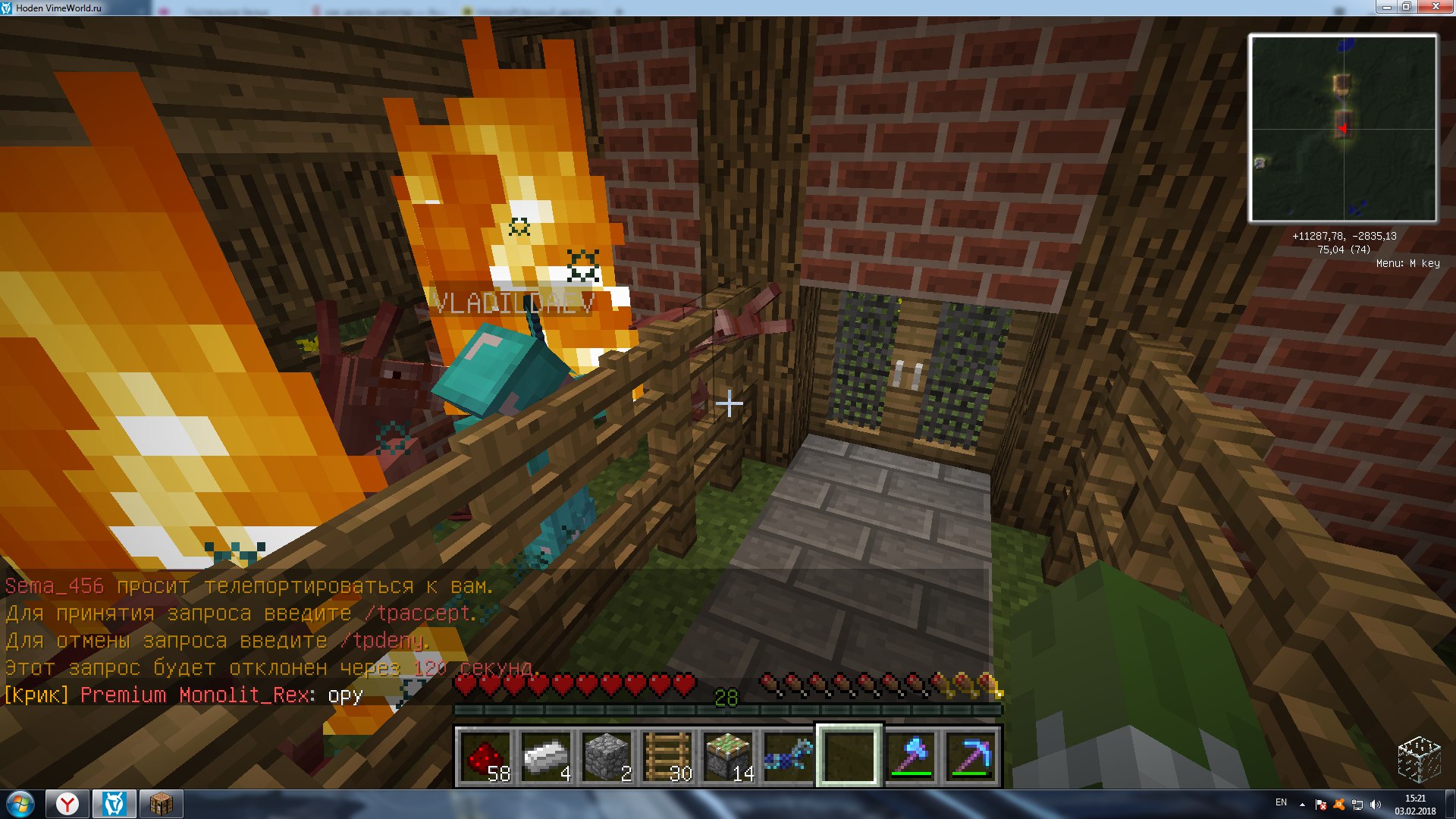Click the /tpaccept teleport request line
Screen dimensions: 1456x819
(241, 613)
